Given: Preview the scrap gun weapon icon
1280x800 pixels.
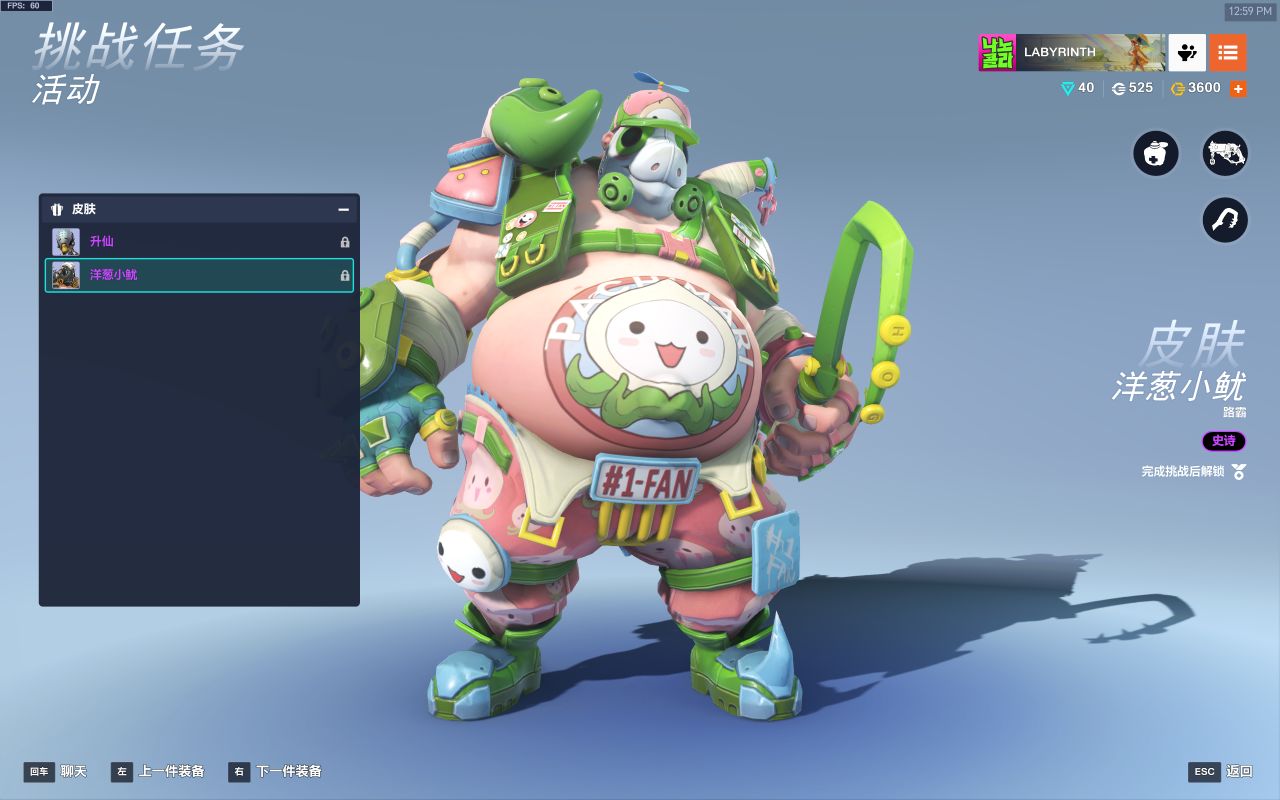Looking at the screenshot, I should click(1225, 155).
